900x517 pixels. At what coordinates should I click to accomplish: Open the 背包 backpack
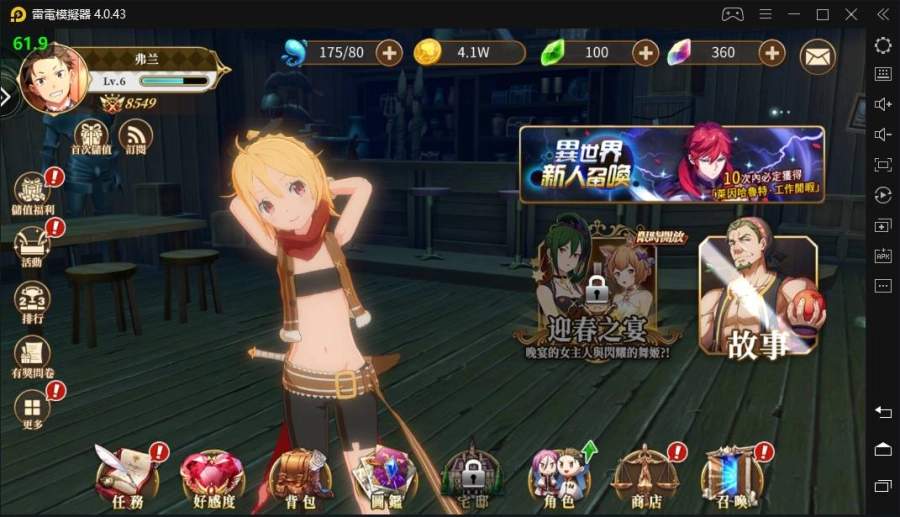301,473
